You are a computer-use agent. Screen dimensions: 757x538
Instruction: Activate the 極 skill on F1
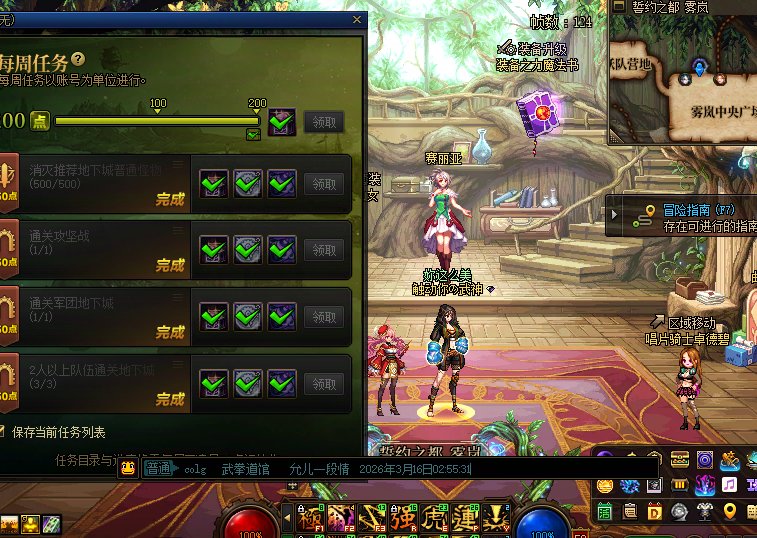pos(310,517)
